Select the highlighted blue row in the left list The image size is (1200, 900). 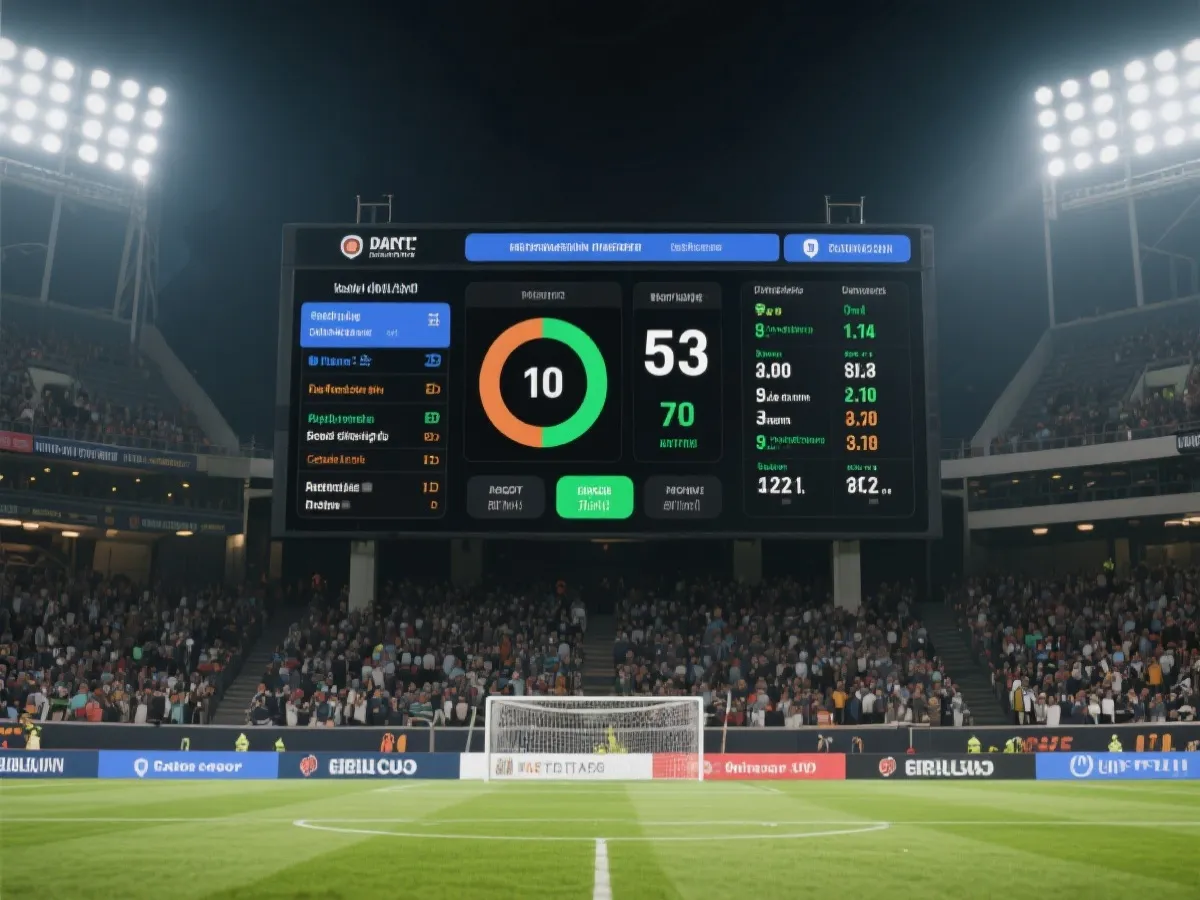coord(375,325)
